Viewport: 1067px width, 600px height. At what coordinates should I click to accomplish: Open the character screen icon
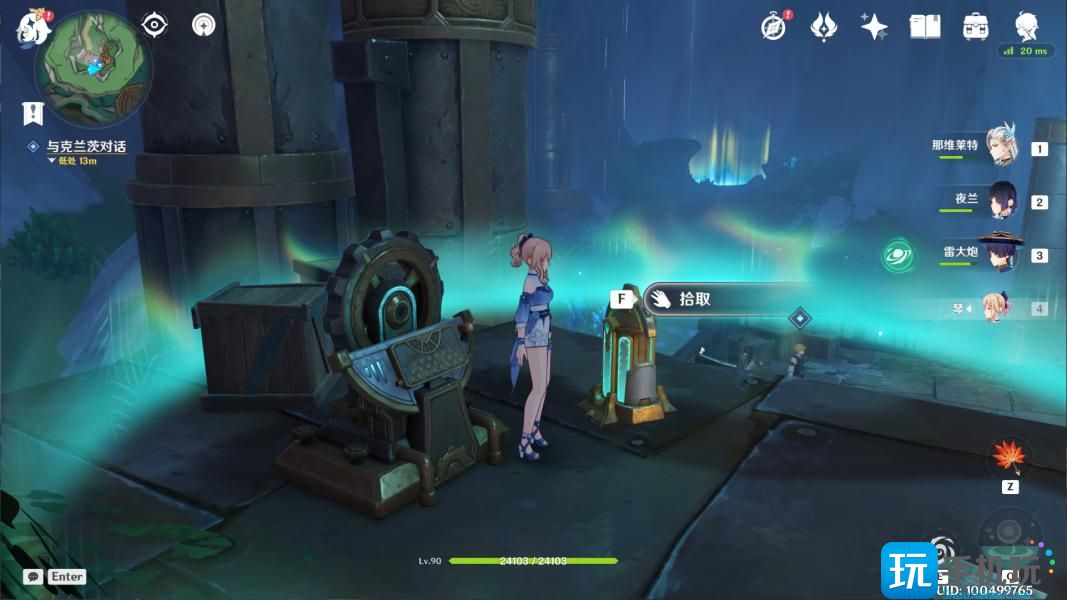coord(1027,27)
